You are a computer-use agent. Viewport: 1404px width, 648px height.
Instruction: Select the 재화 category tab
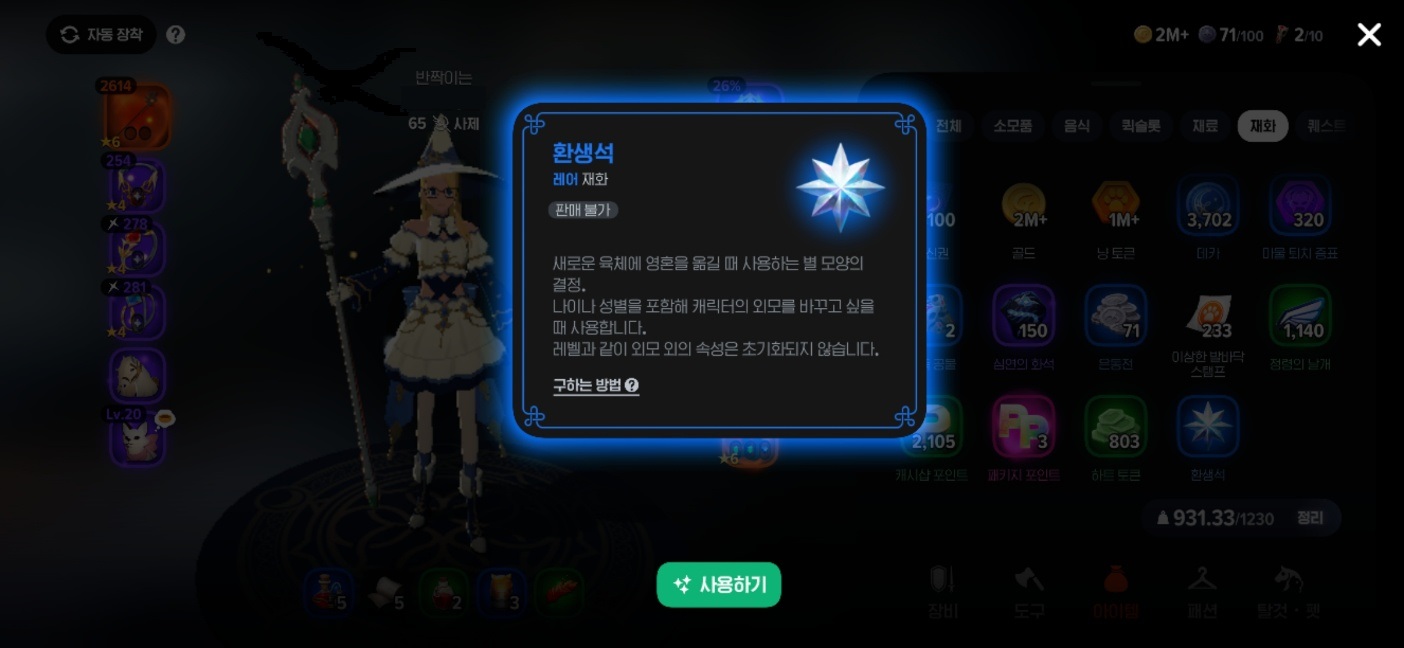[x=1263, y=126]
